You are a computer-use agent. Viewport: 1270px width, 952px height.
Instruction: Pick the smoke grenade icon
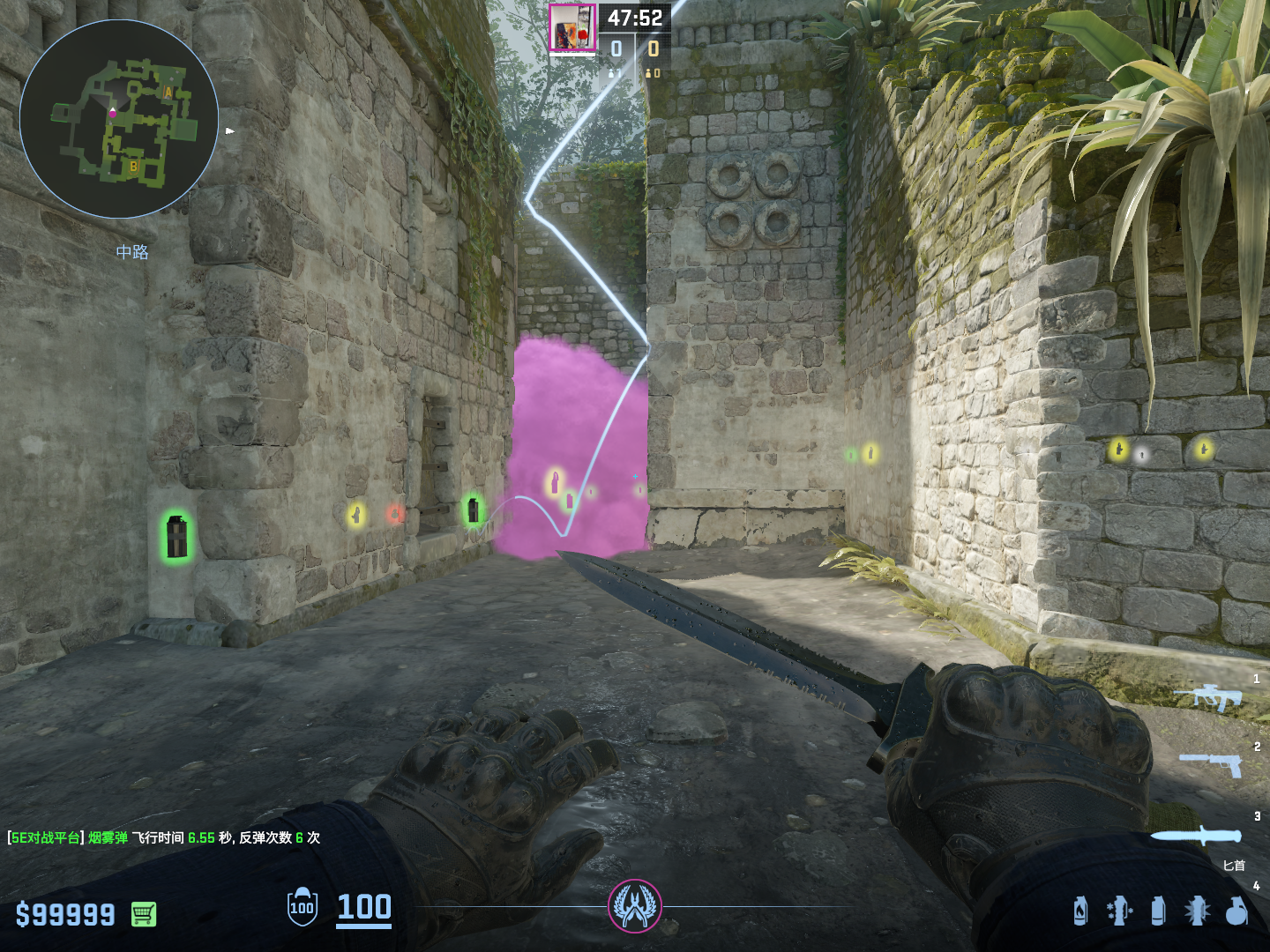(1158, 911)
